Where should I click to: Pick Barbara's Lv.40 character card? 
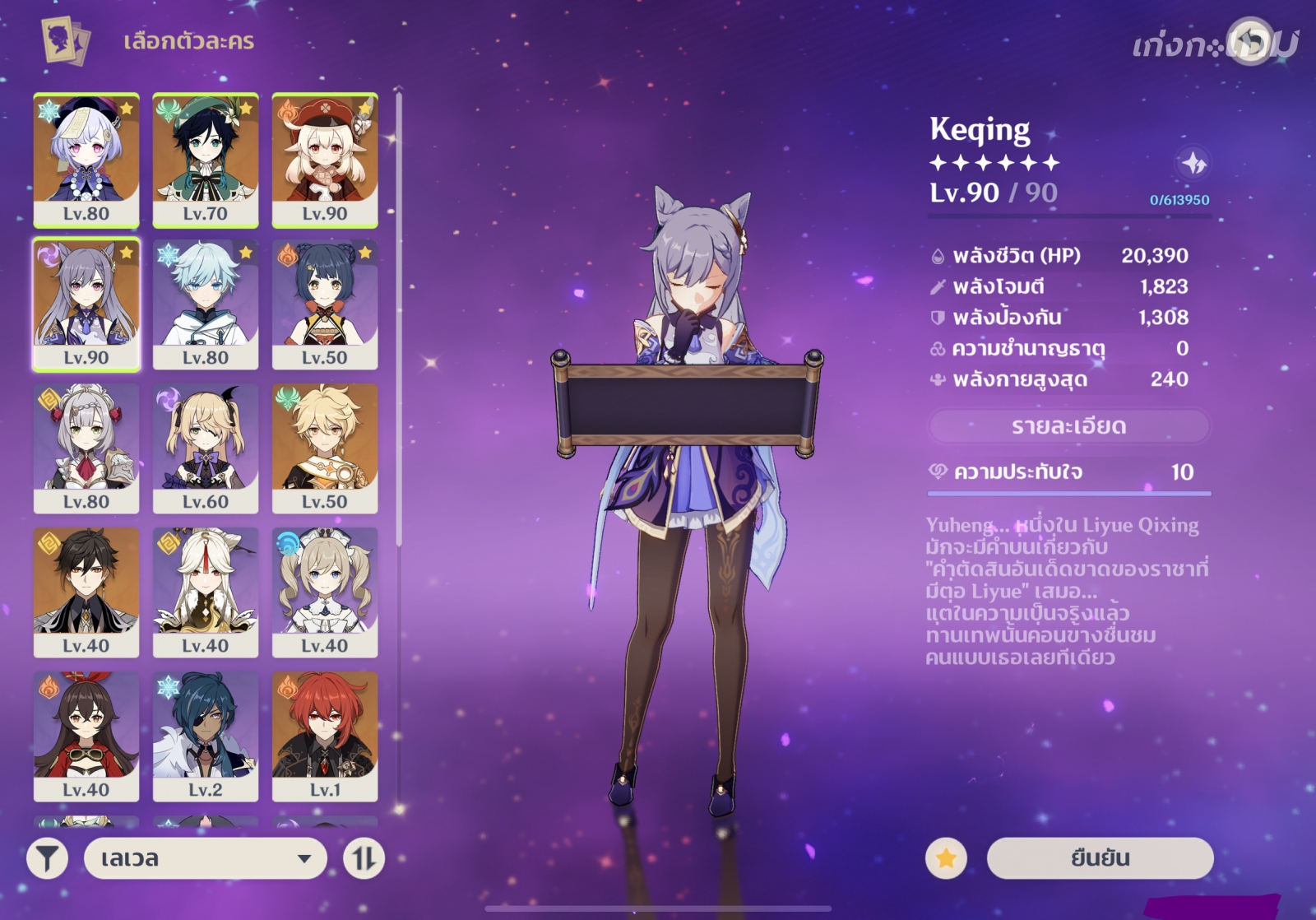325,592
